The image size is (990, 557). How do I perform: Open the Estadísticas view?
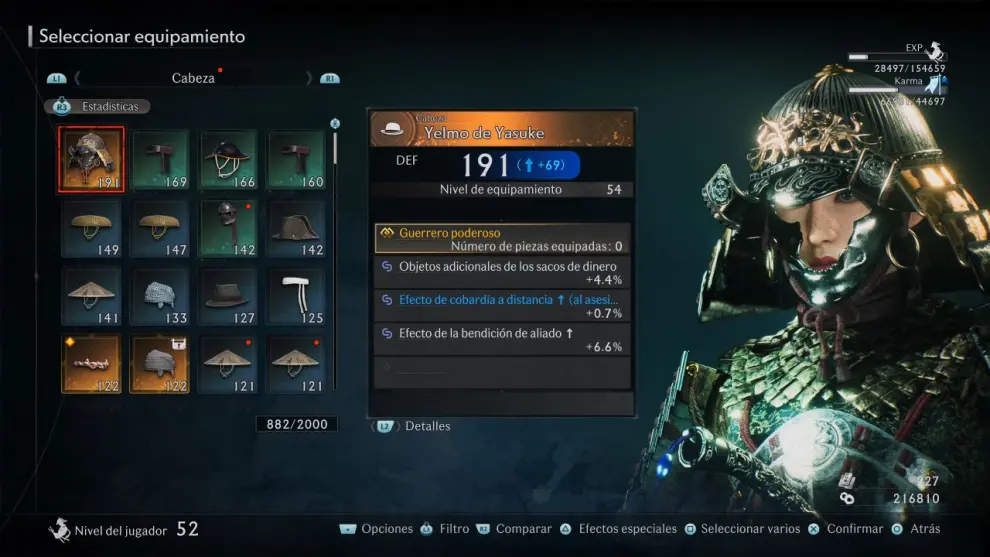pos(98,106)
